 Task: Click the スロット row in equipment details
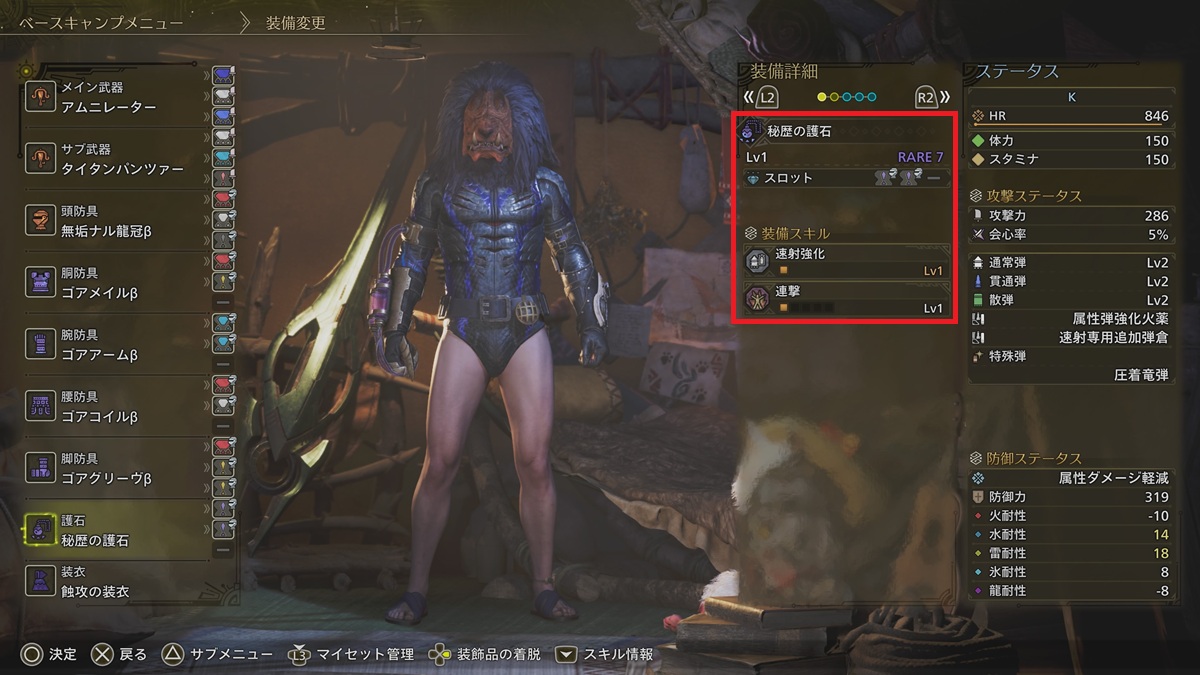coord(845,178)
